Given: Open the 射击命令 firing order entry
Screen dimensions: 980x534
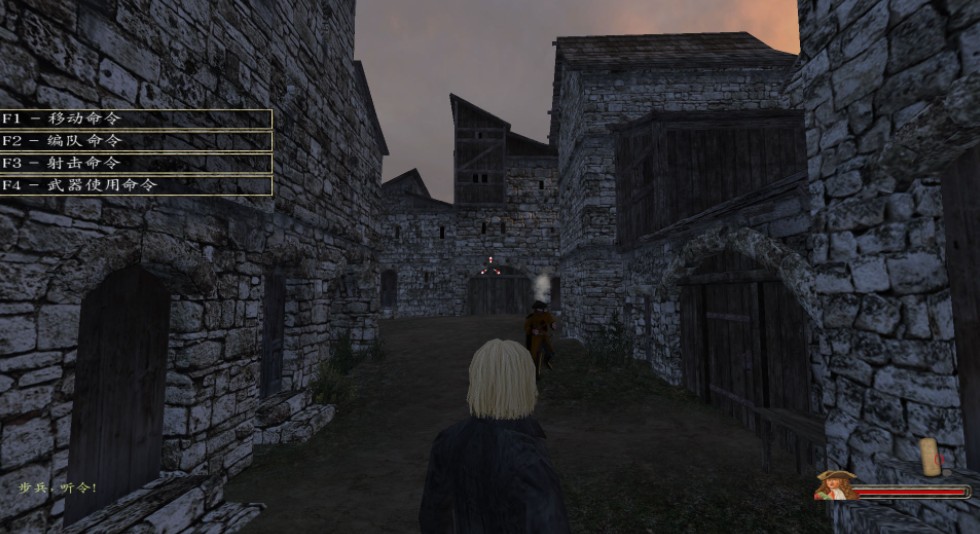Looking at the screenshot, I should pos(135,163).
